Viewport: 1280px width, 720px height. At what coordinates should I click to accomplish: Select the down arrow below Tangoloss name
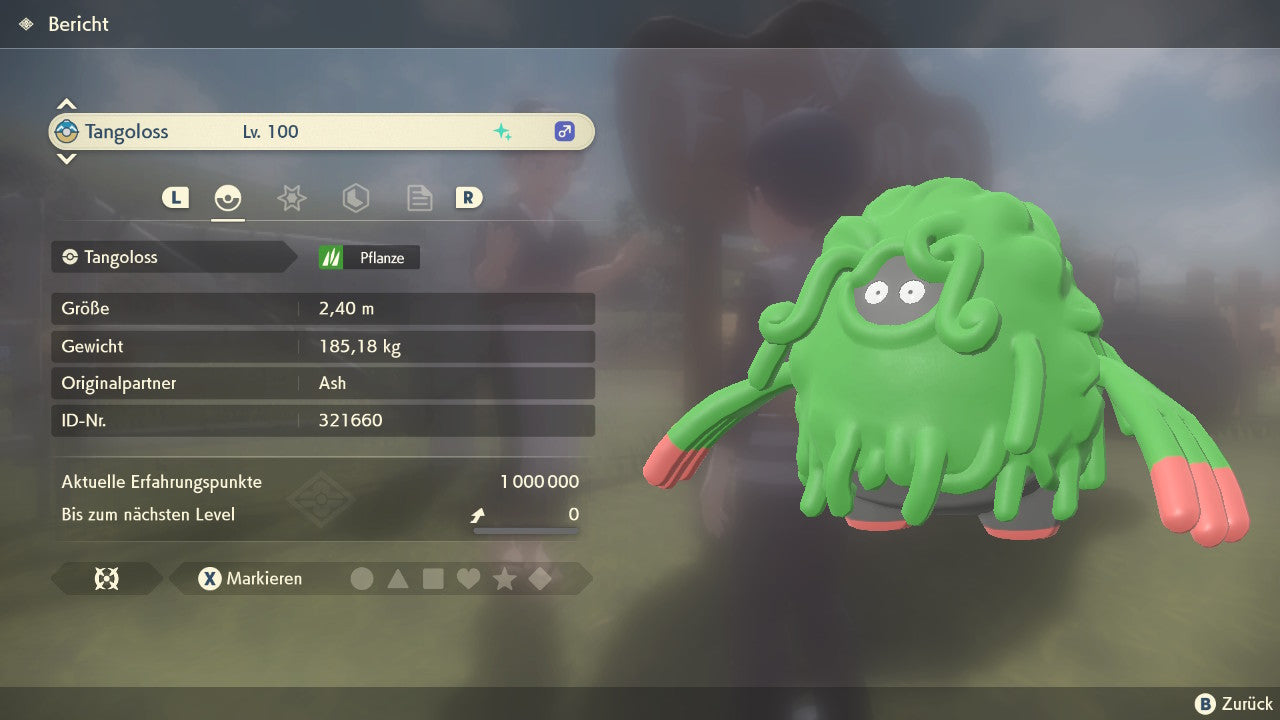66,159
